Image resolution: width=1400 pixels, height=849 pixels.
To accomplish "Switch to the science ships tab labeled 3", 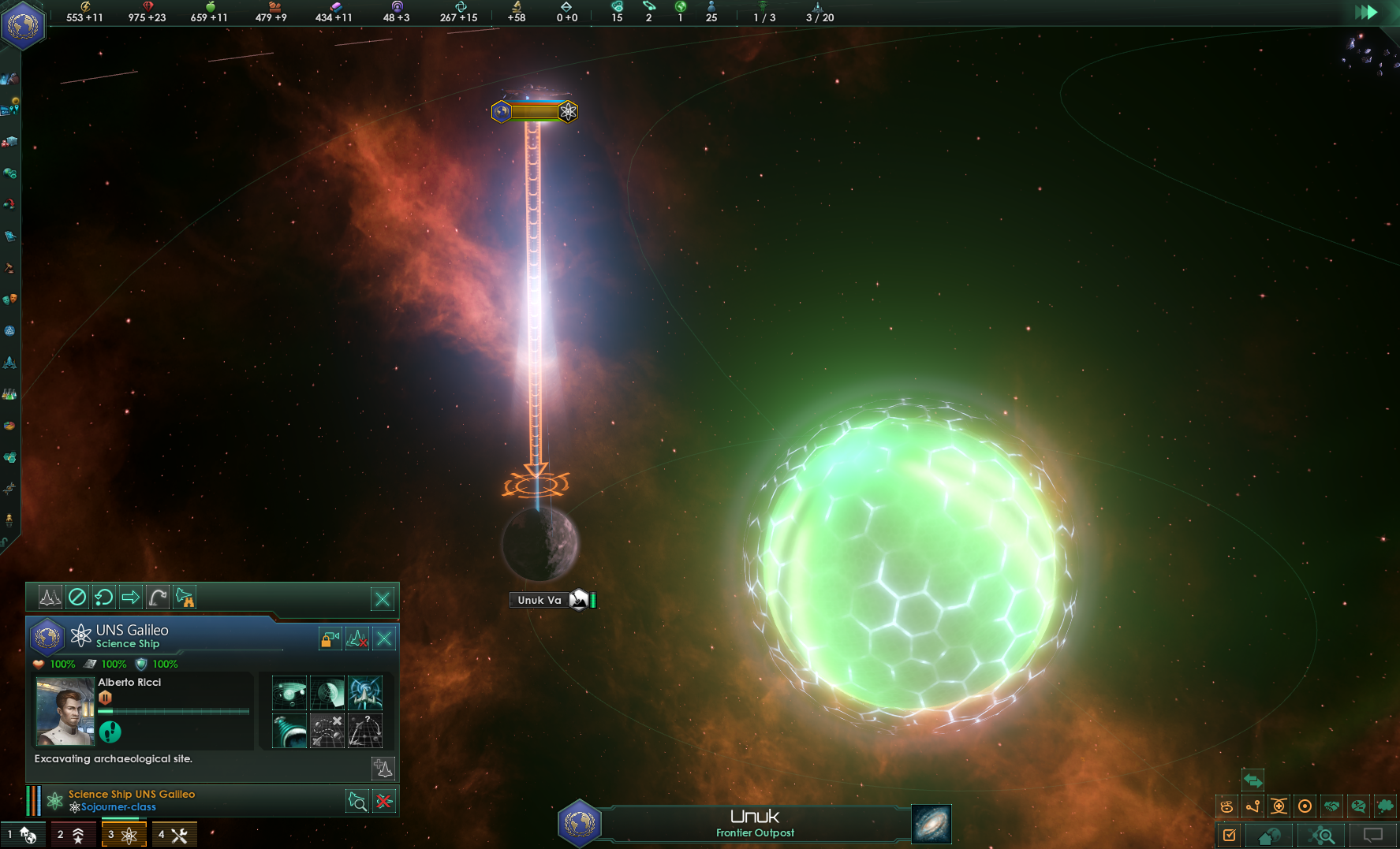I will 124,833.
